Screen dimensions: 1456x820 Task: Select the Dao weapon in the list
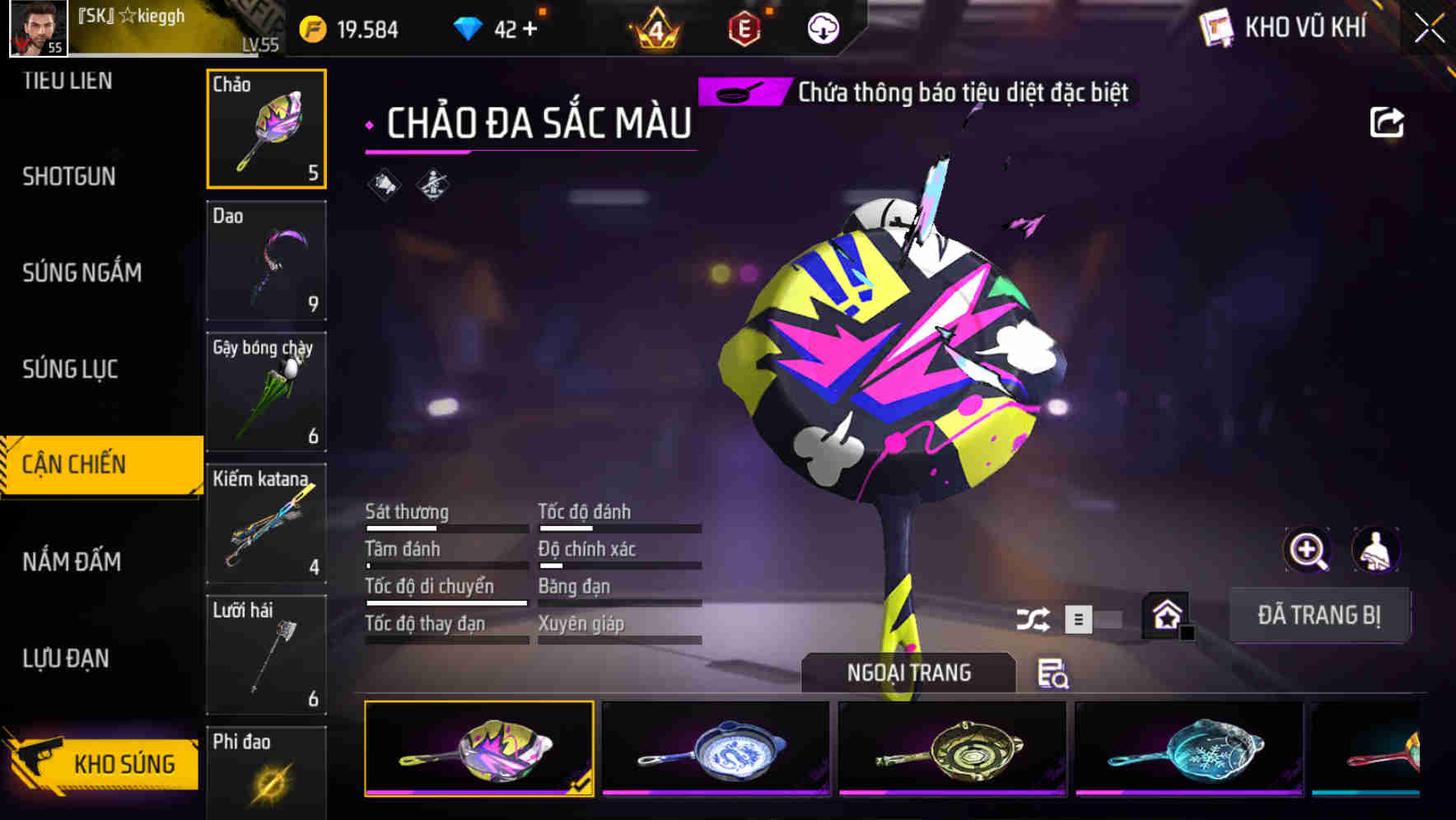coord(266,260)
